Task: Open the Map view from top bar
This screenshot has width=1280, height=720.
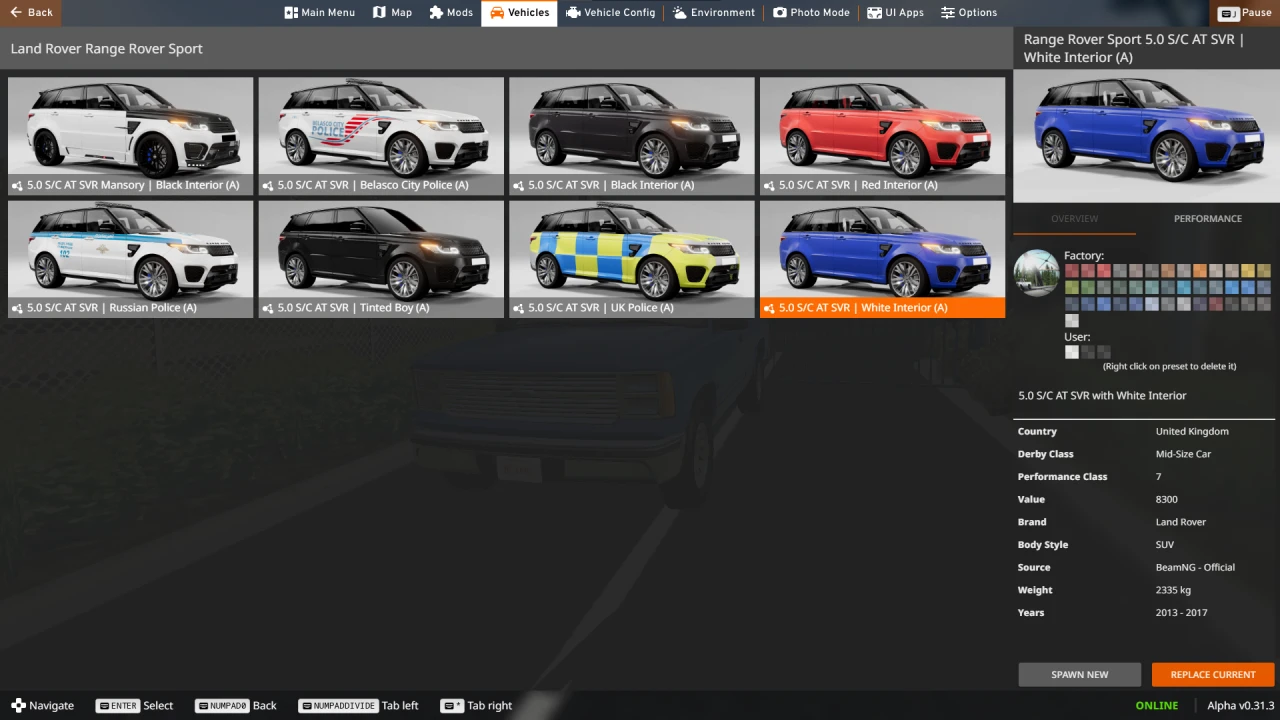Action: 392,12
